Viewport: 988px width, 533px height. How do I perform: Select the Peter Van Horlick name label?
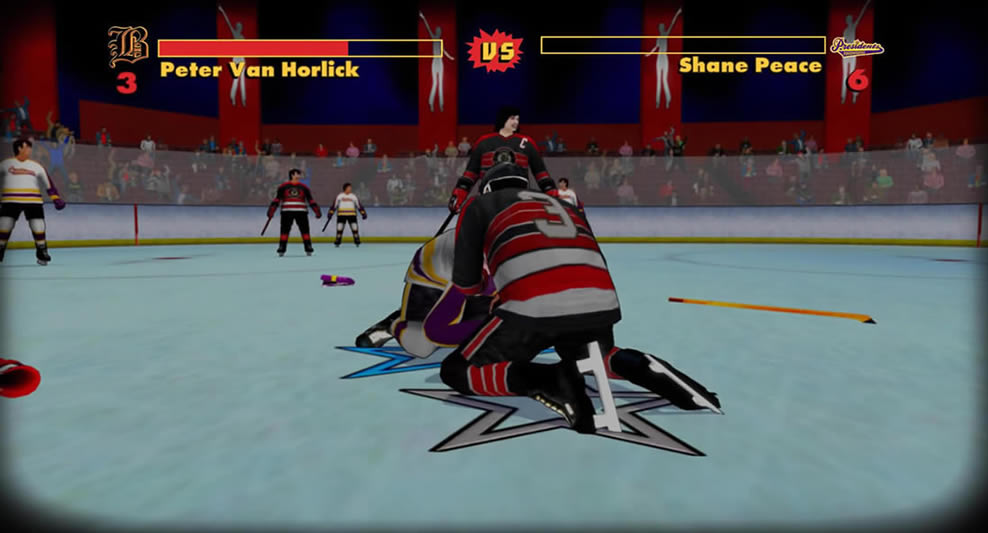[x=259, y=70]
